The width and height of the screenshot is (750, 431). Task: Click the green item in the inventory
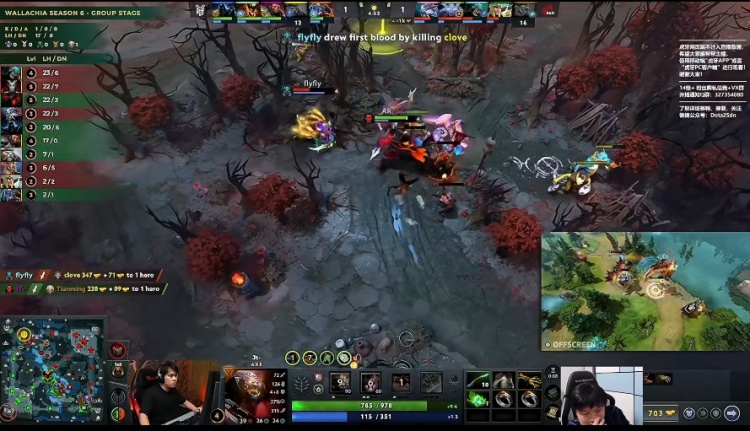click(477, 400)
